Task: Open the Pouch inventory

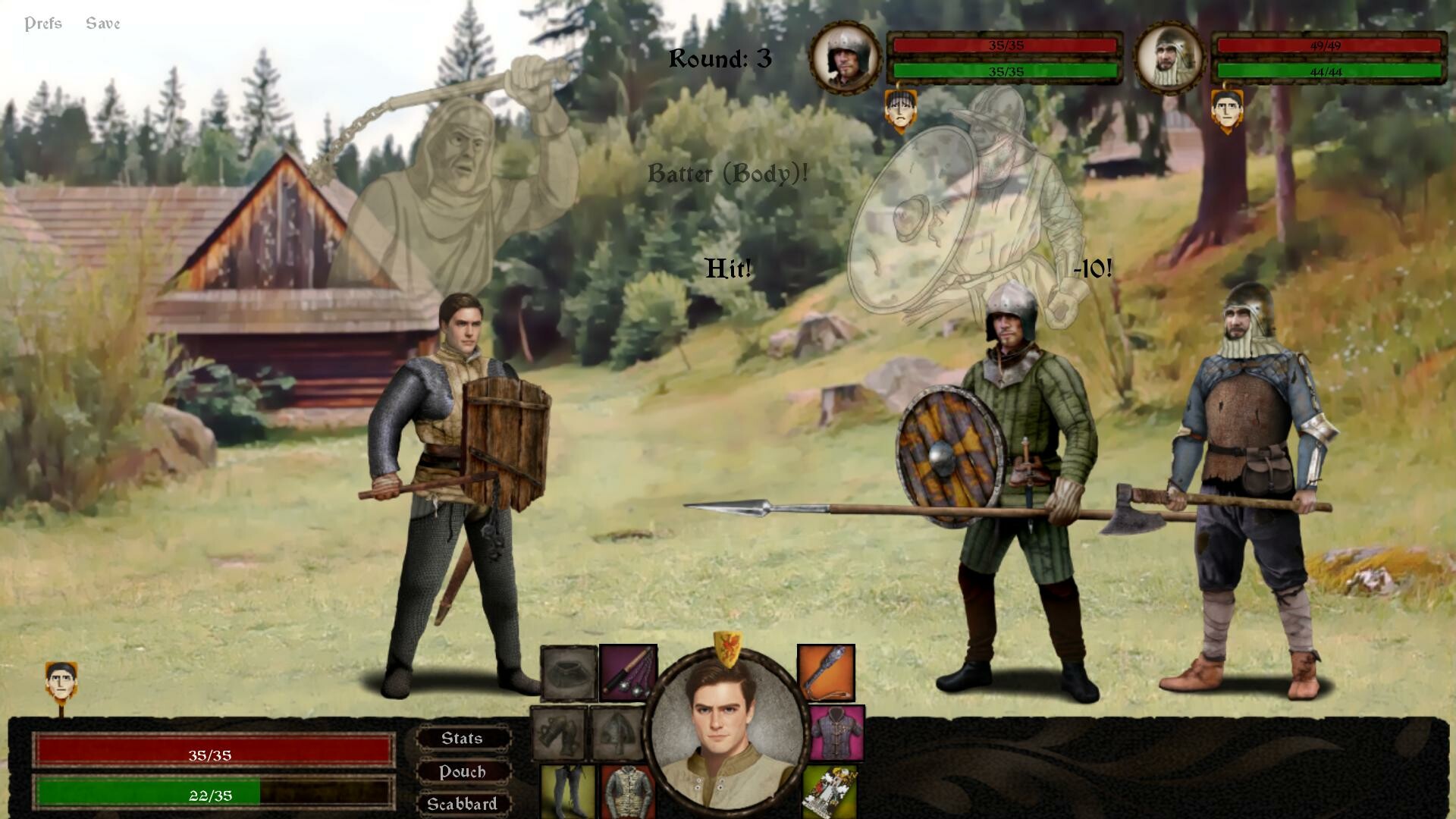Action: pyautogui.click(x=463, y=771)
